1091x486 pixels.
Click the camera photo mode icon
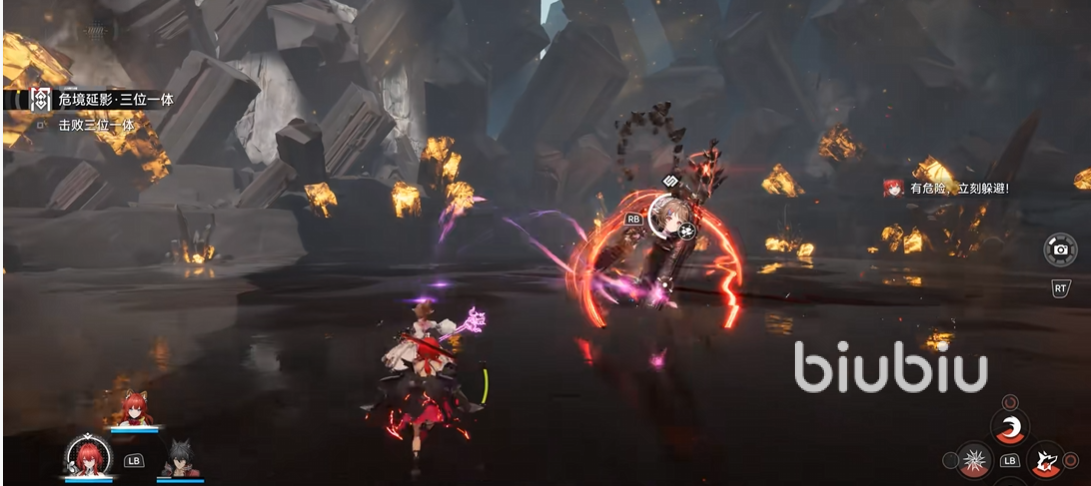tap(1060, 249)
